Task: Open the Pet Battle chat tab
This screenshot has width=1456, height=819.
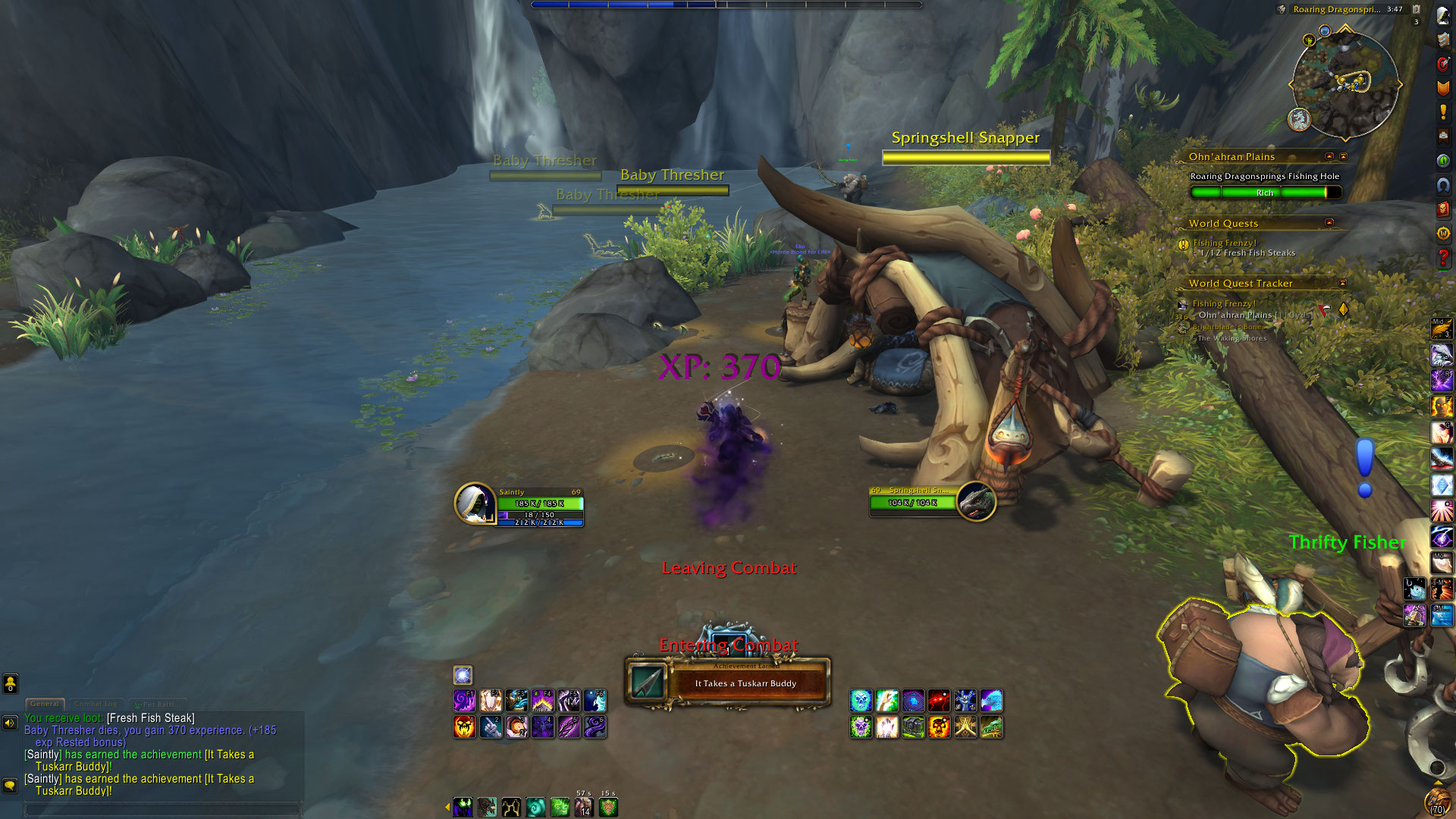Action: click(156, 704)
